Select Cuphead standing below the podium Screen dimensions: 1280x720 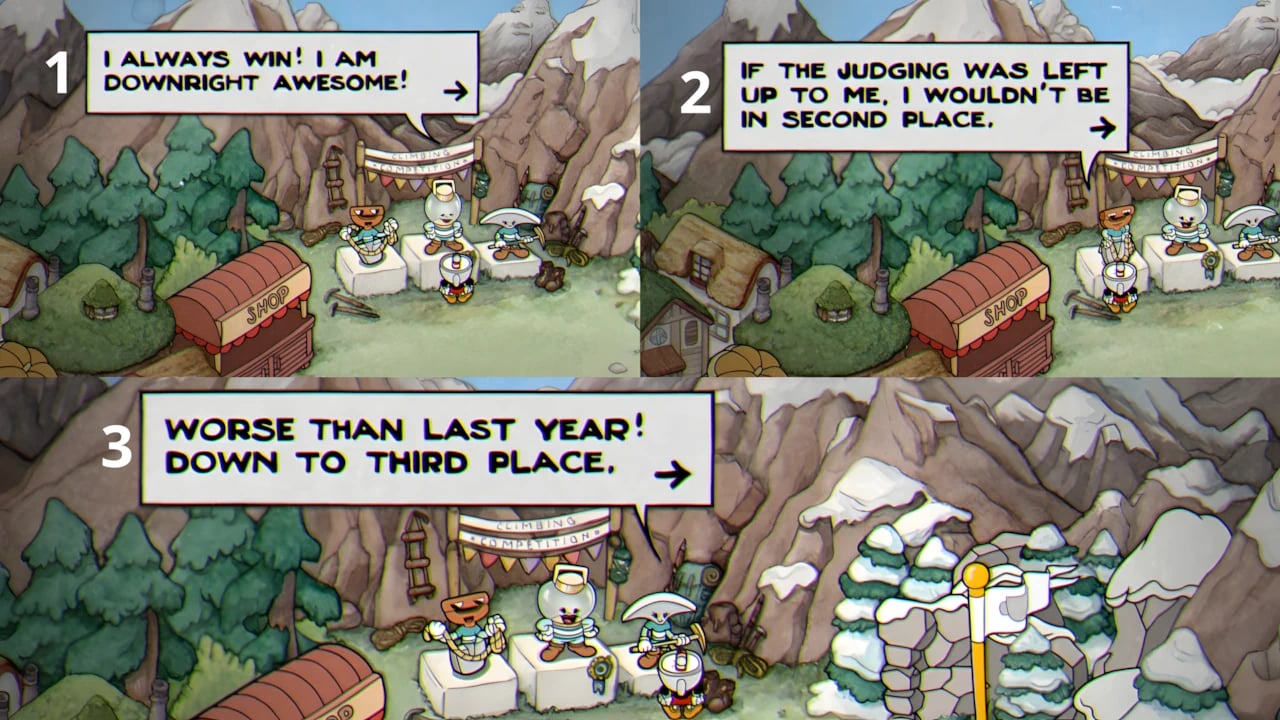(x=678, y=678)
